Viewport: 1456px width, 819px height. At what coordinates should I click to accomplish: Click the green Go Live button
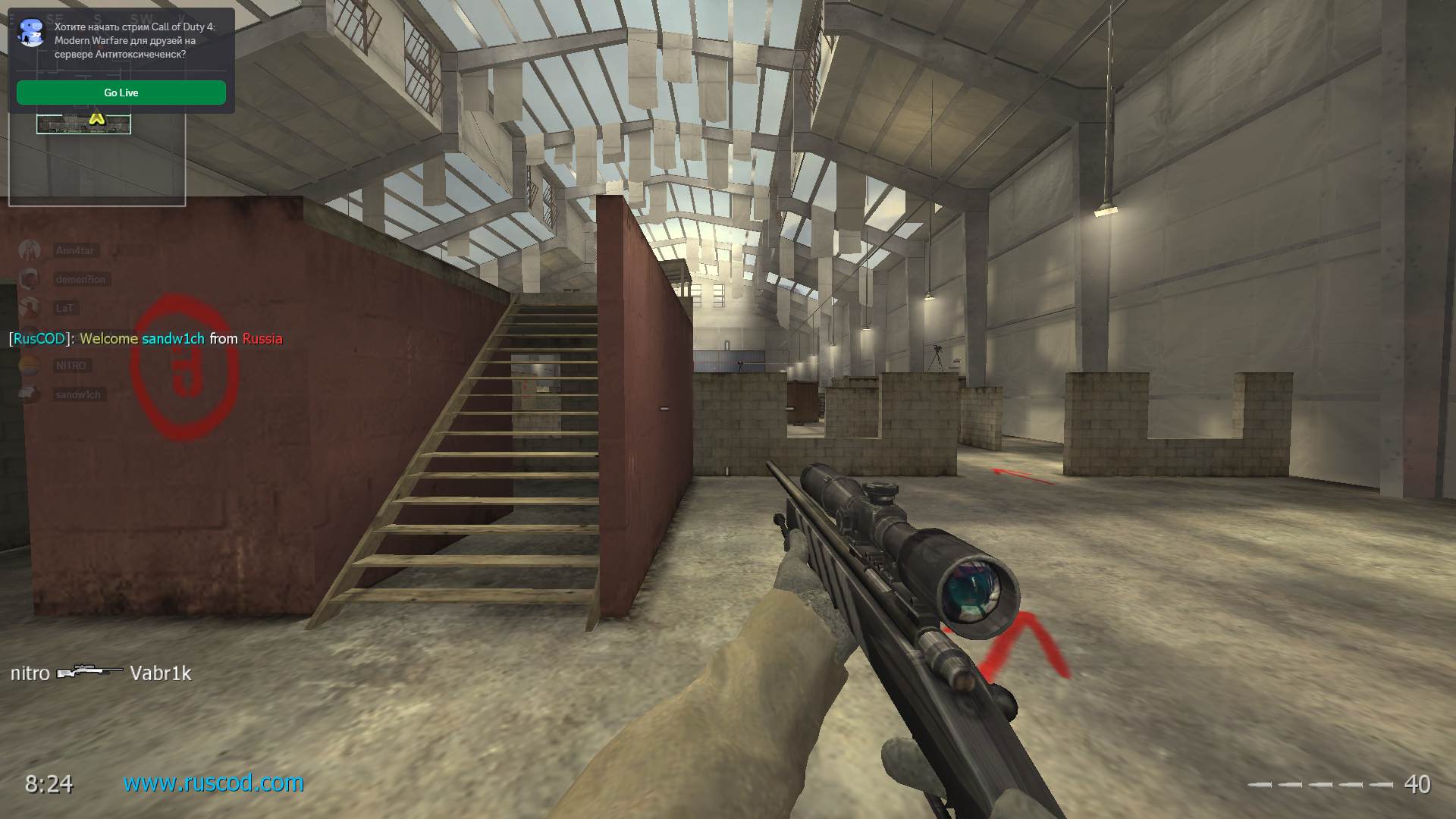[x=121, y=93]
